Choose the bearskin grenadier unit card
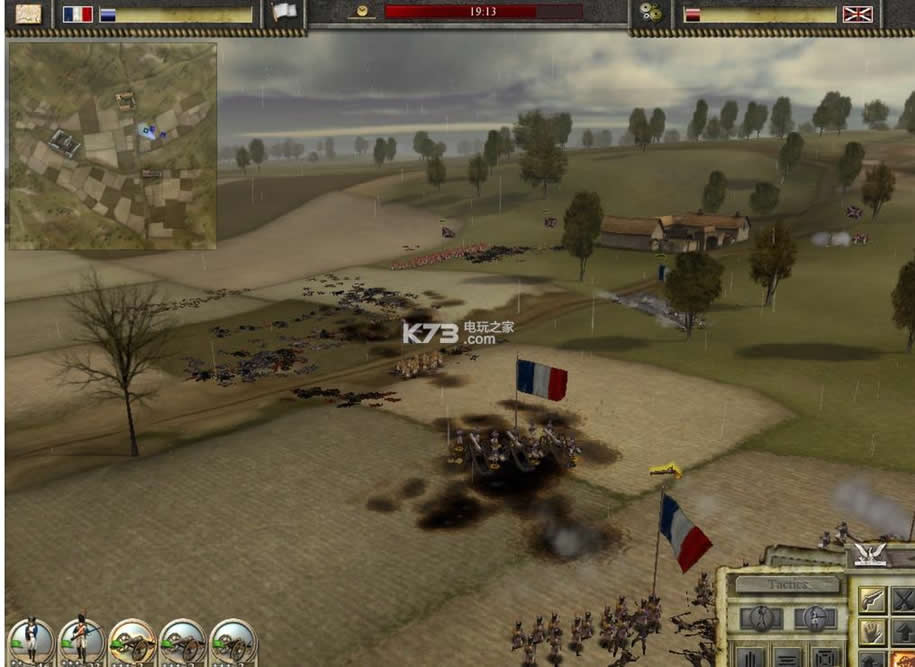The width and height of the screenshot is (915, 667). (x=81, y=641)
